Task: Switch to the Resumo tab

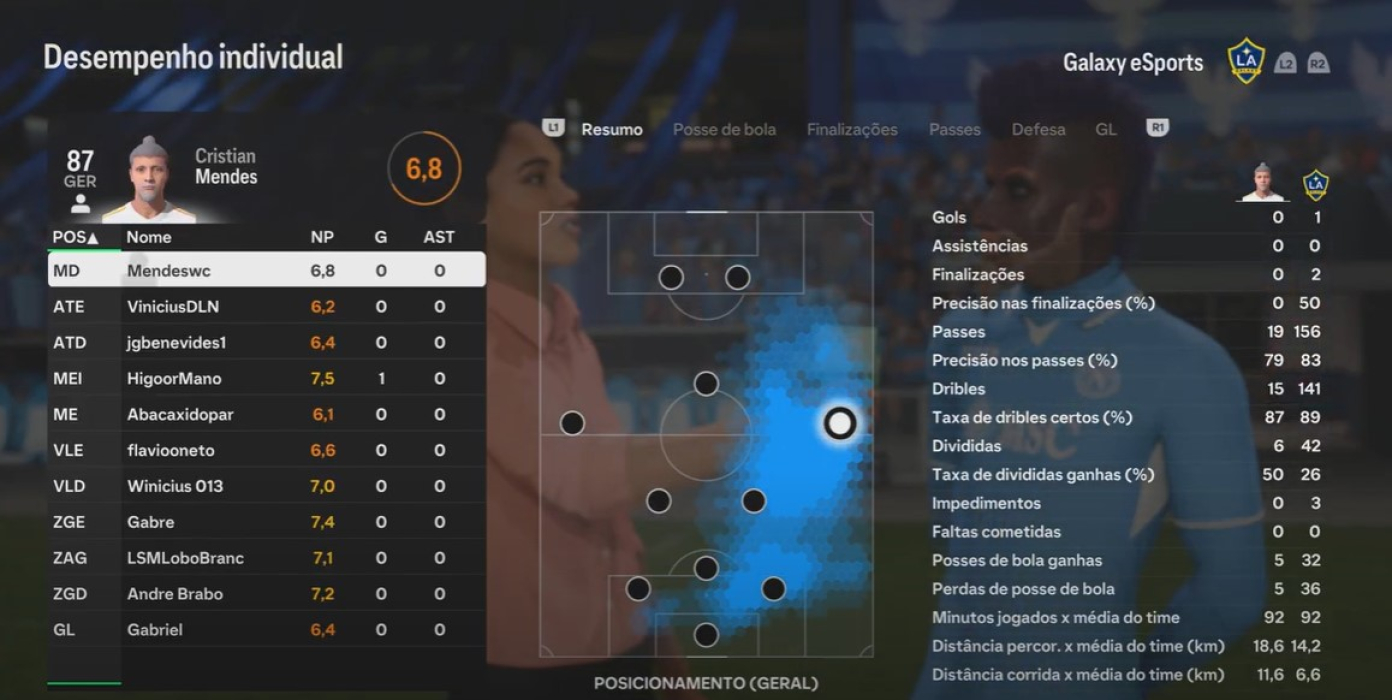Action: tap(611, 129)
